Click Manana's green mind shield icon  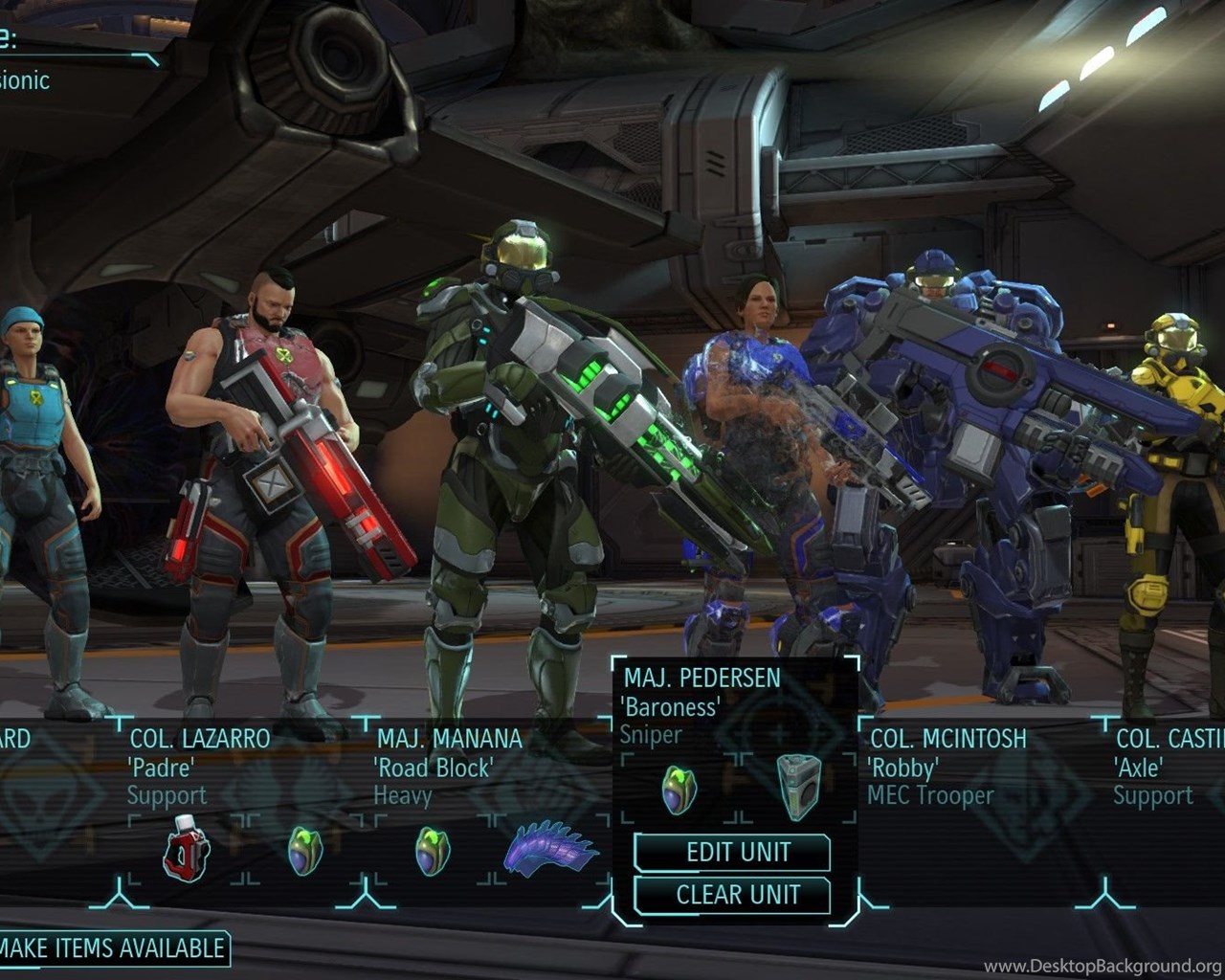tap(432, 849)
